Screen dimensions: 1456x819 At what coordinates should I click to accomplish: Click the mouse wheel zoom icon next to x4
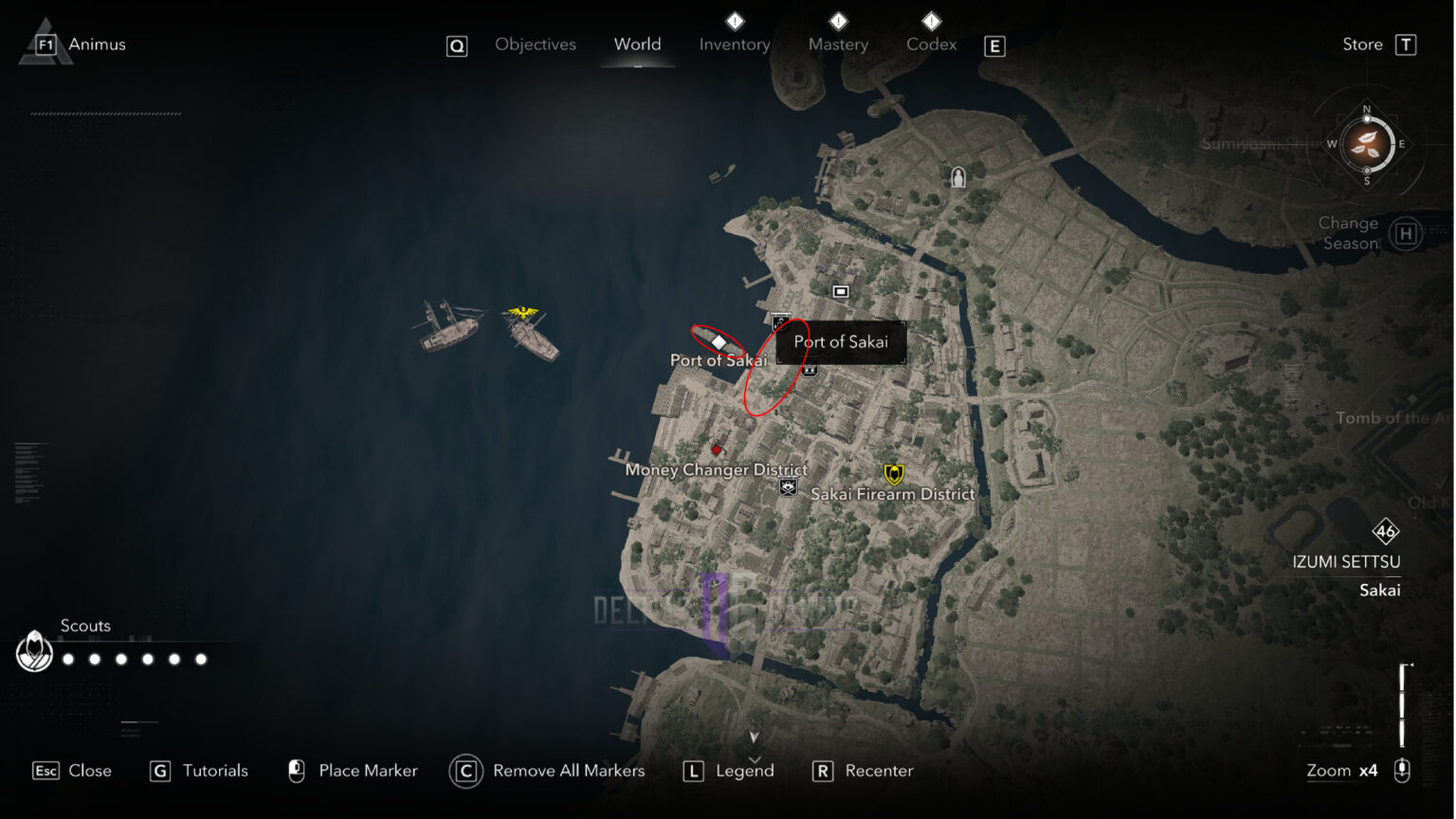[x=1402, y=771]
